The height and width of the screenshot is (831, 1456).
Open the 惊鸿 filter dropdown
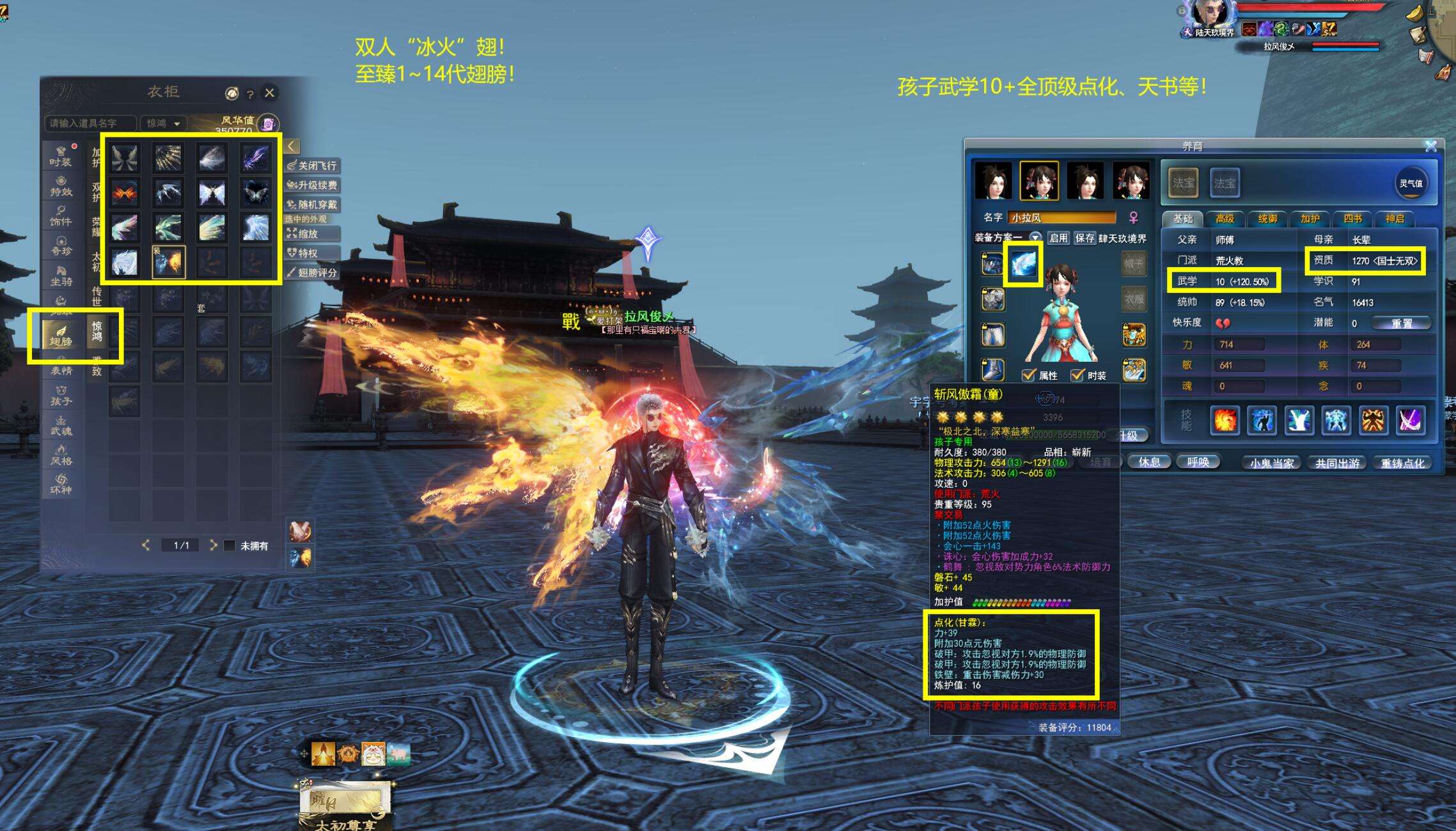click(164, 123)
